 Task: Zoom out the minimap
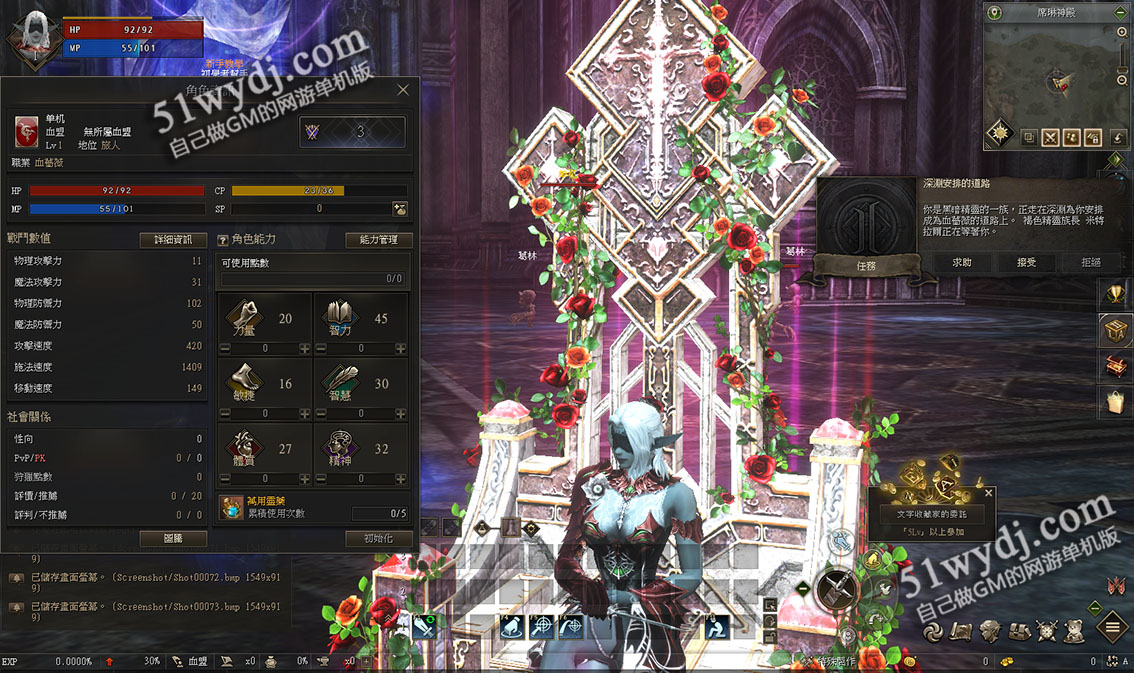[x=1122, y=80]
